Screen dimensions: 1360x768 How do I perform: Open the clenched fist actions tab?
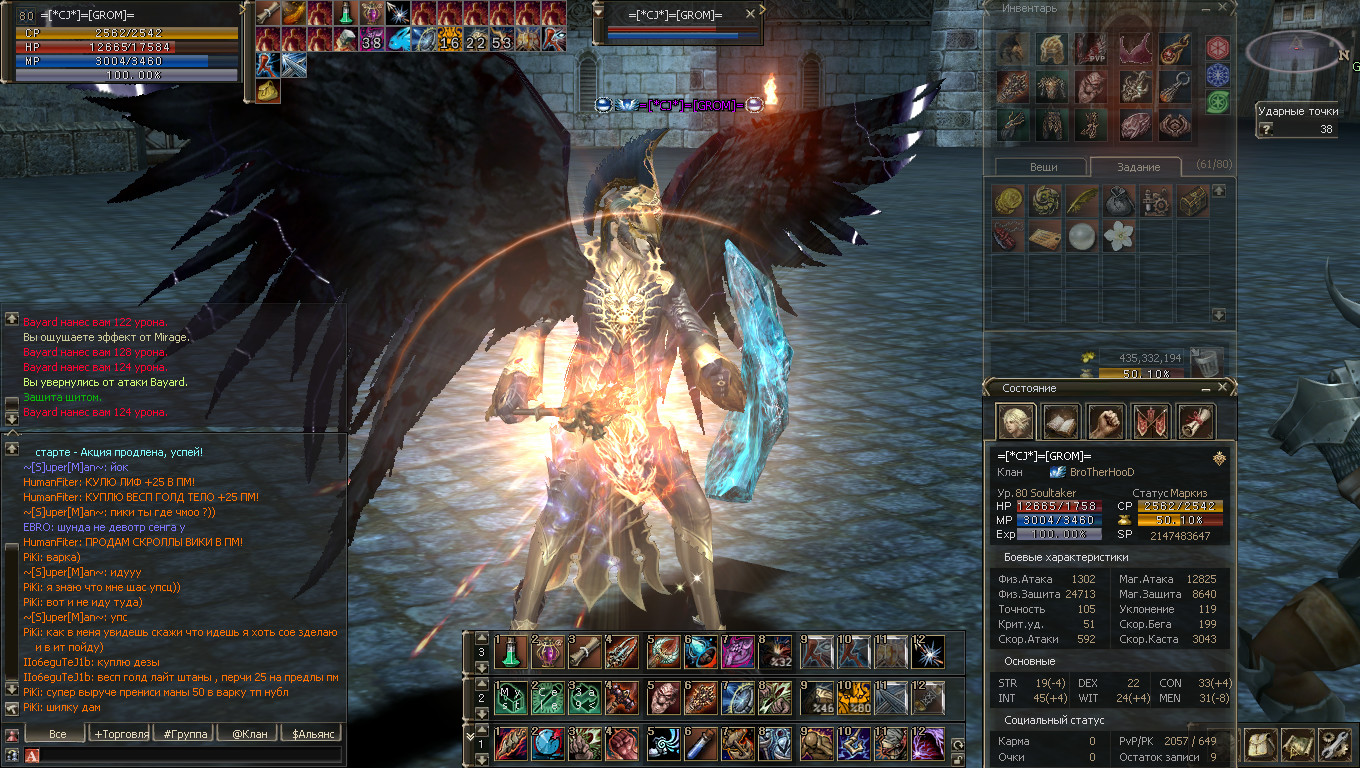(1106, 422)
